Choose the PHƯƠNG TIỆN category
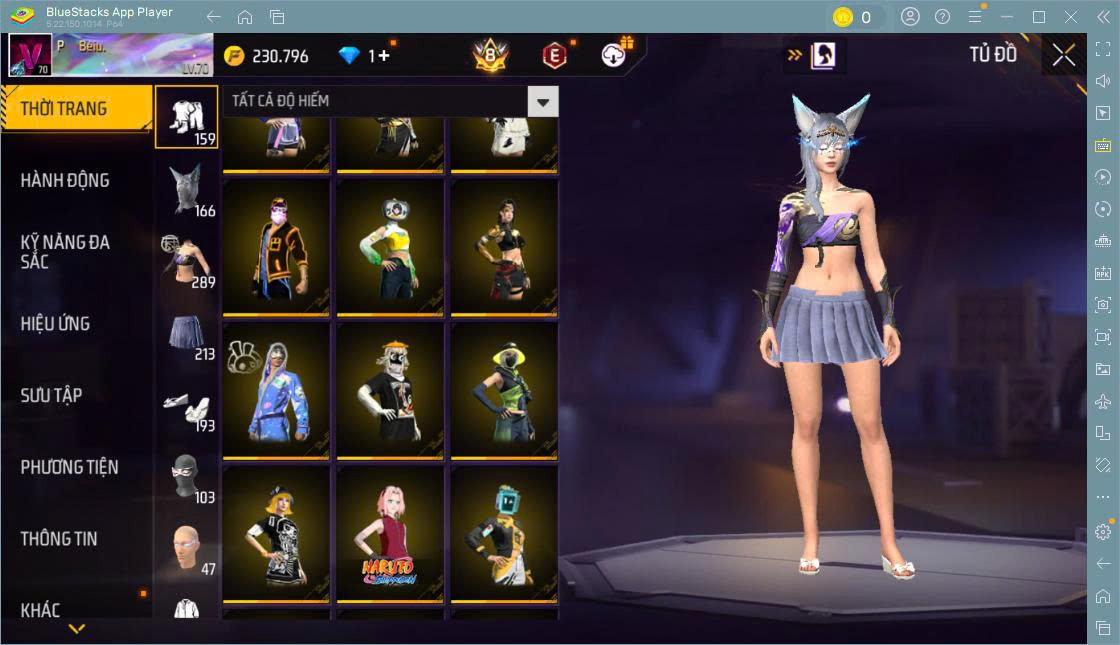Viewport: 1120px width, 645px height. [69, 467]
